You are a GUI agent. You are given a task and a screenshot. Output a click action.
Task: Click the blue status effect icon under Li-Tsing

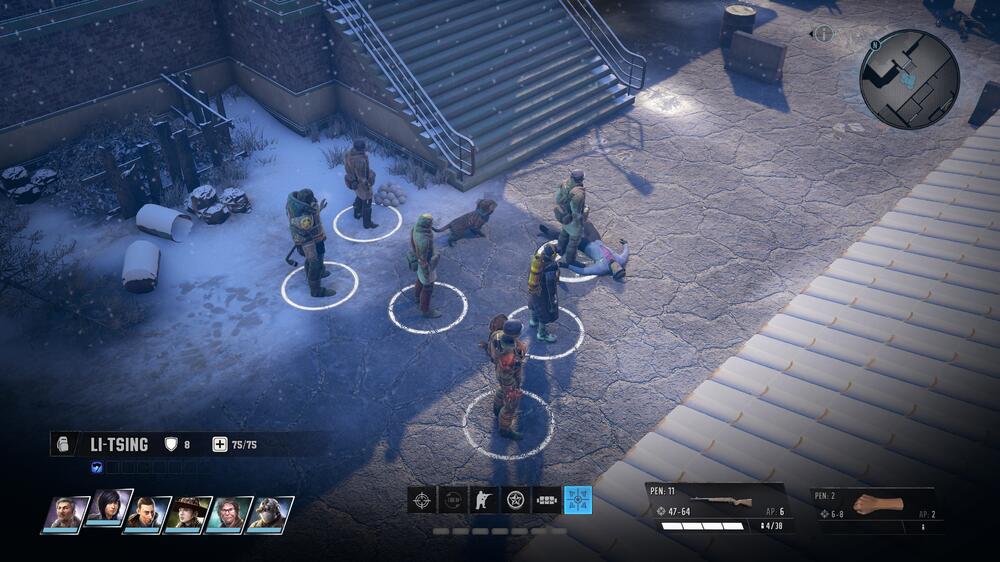(x=97, y=466)
